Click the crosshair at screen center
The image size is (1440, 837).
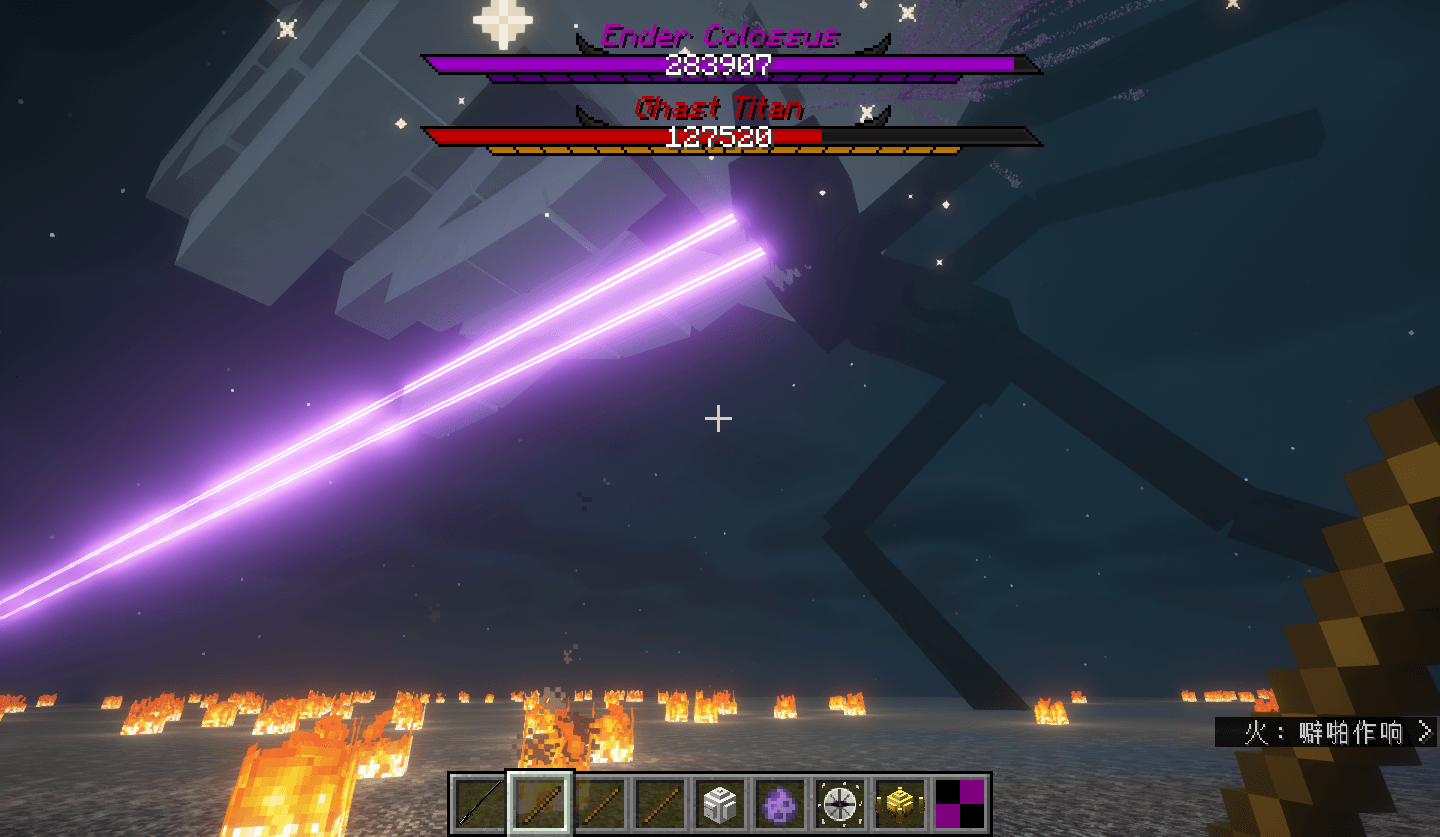(x=718, y=419)
